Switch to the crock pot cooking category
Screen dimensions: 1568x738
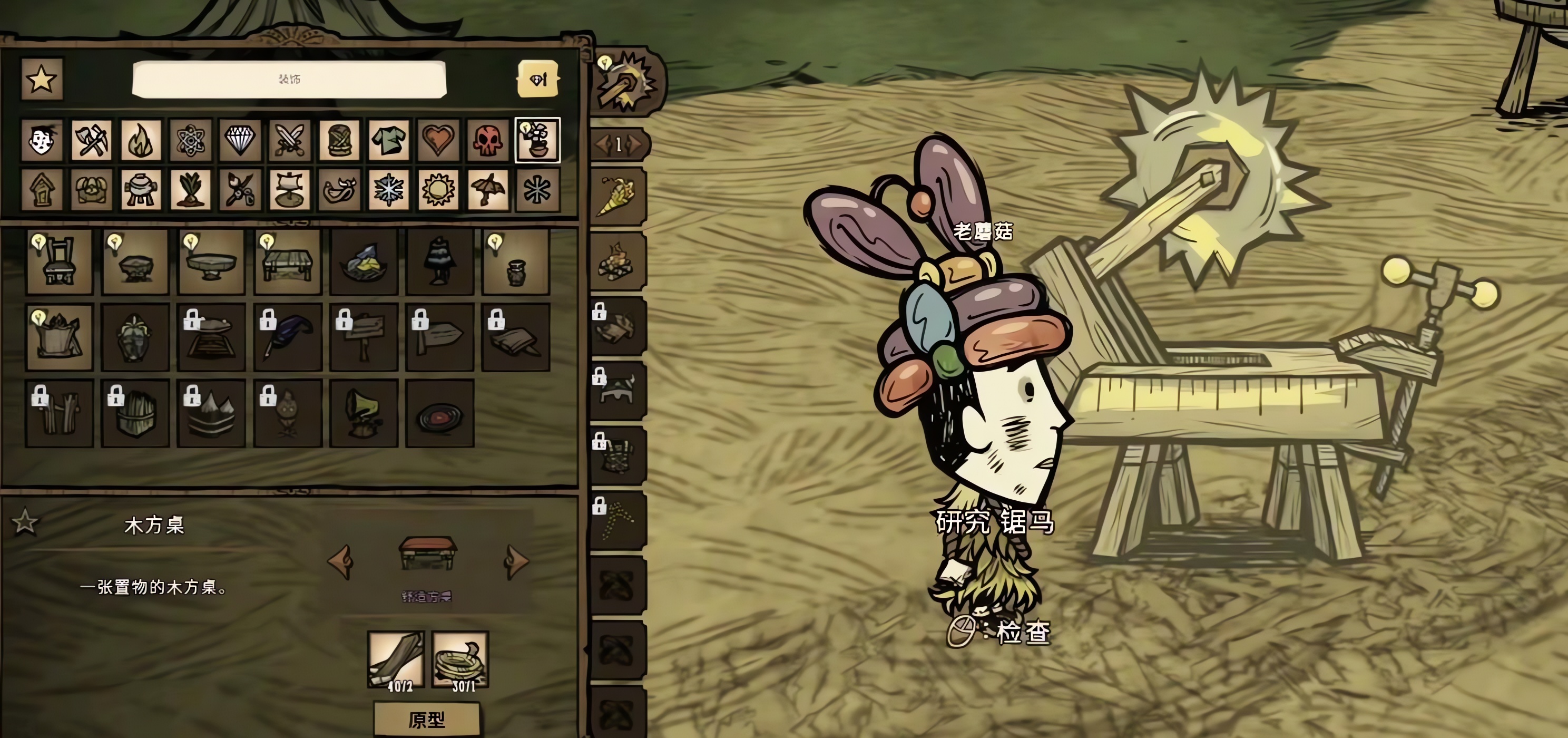point(141,190)
